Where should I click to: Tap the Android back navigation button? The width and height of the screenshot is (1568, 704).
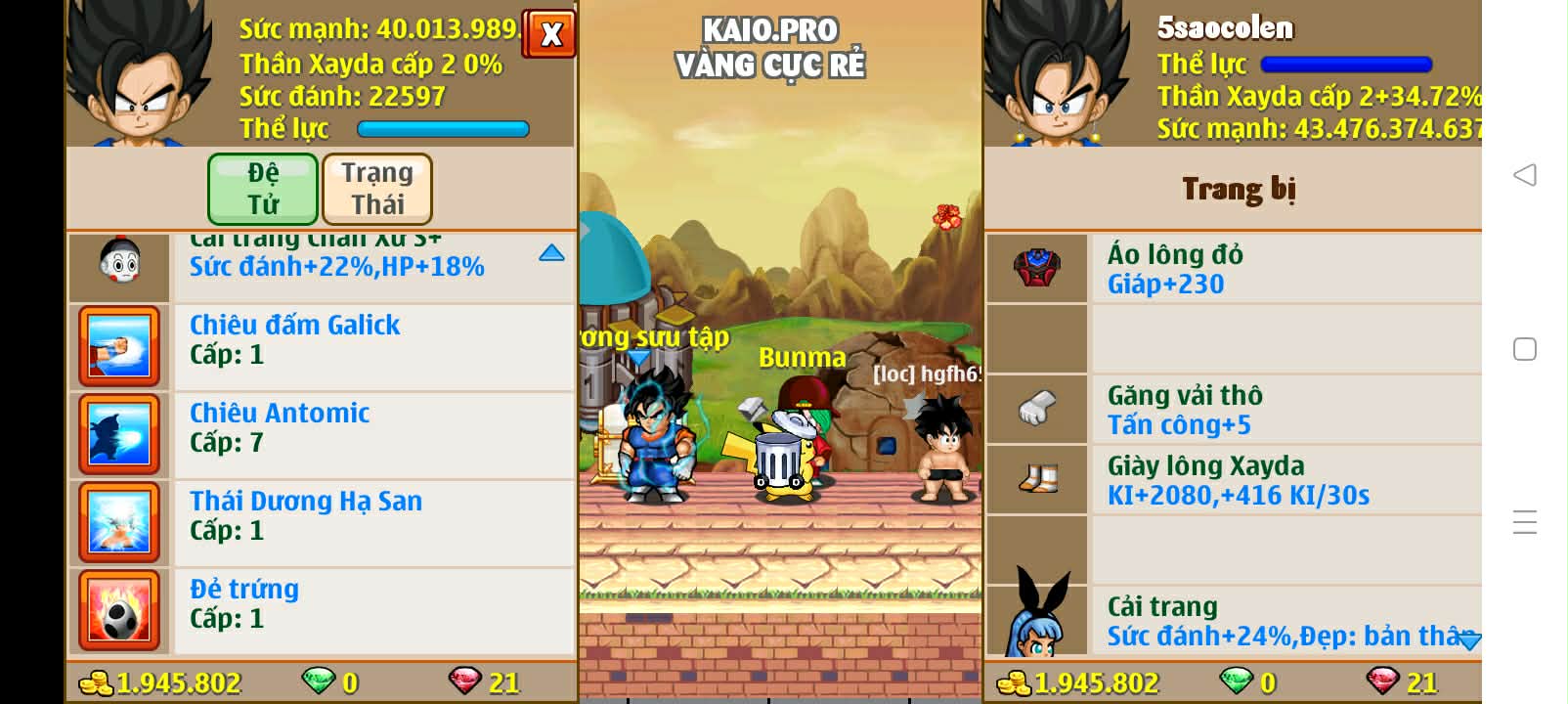click(1524, 175)
